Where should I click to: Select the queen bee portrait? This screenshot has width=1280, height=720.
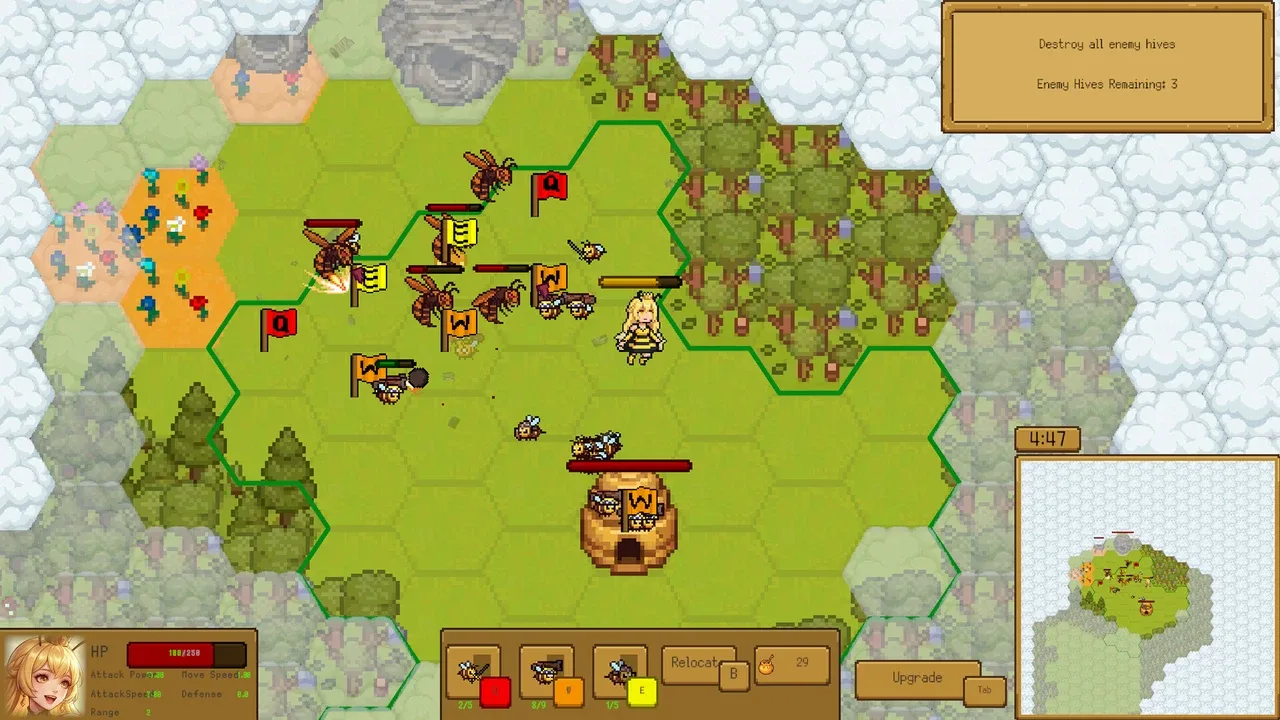[x=43, y=676]
